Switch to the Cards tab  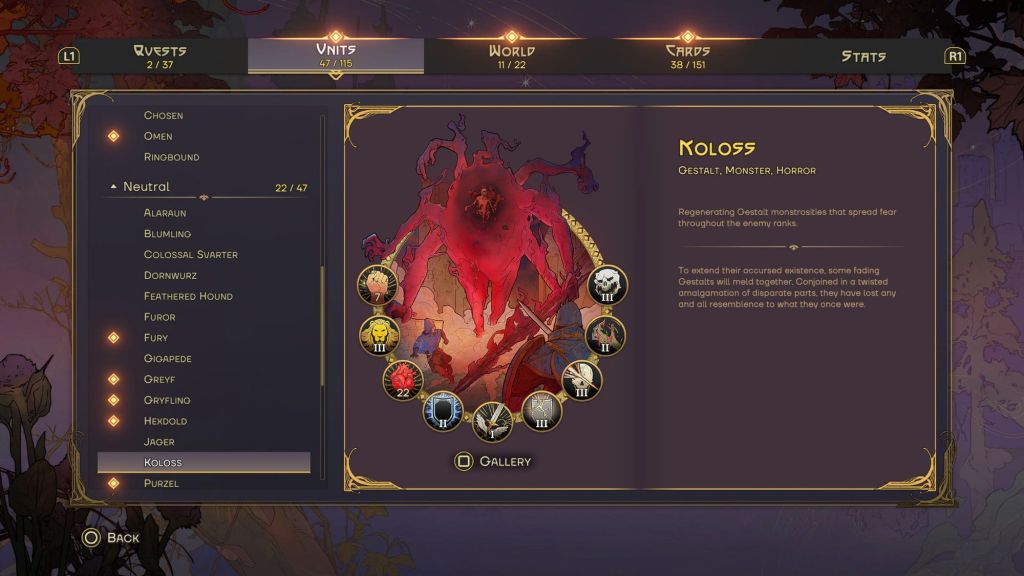[x=687, y=56]
